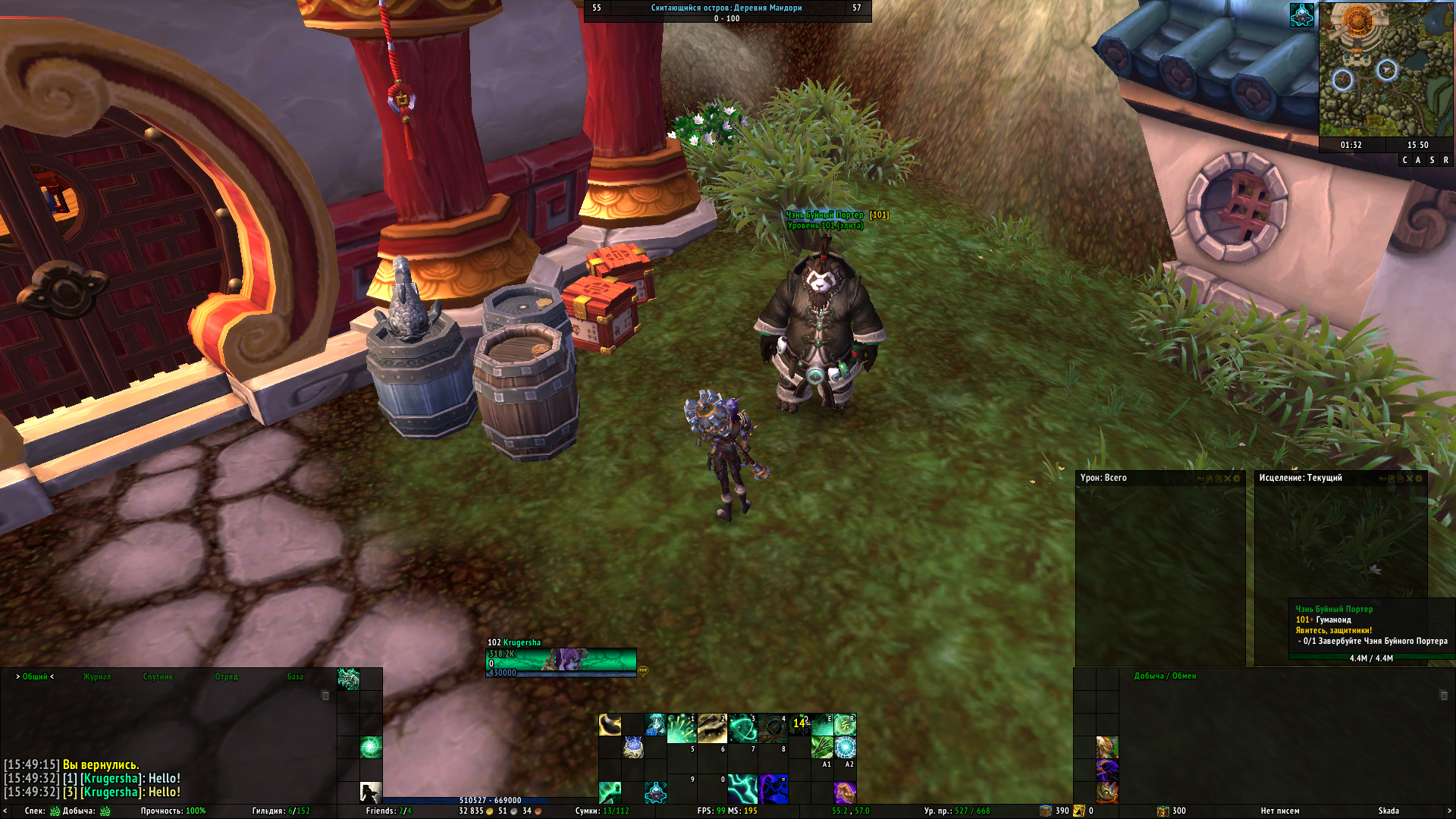This screenshot has width=1456, height=819.
Task: Select the Общий chat tab
Action: 35,676
